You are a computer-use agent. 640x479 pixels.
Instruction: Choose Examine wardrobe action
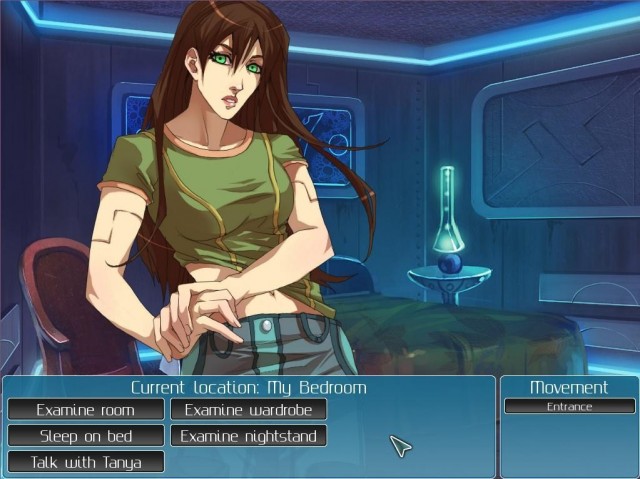click(x=248, y=409)
